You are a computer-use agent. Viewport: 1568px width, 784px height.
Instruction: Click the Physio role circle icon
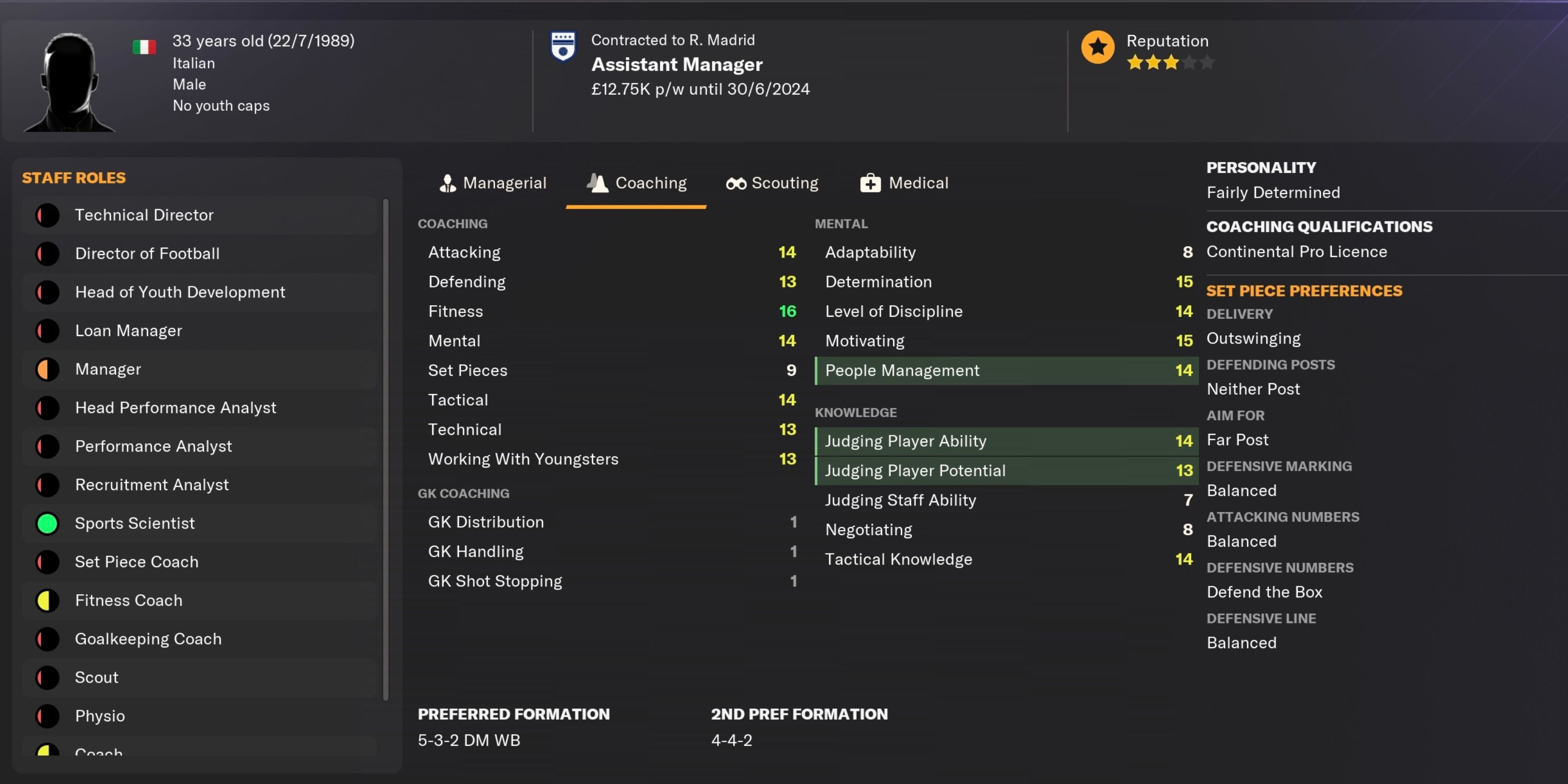pyautogui.click(x=48, y=716)
